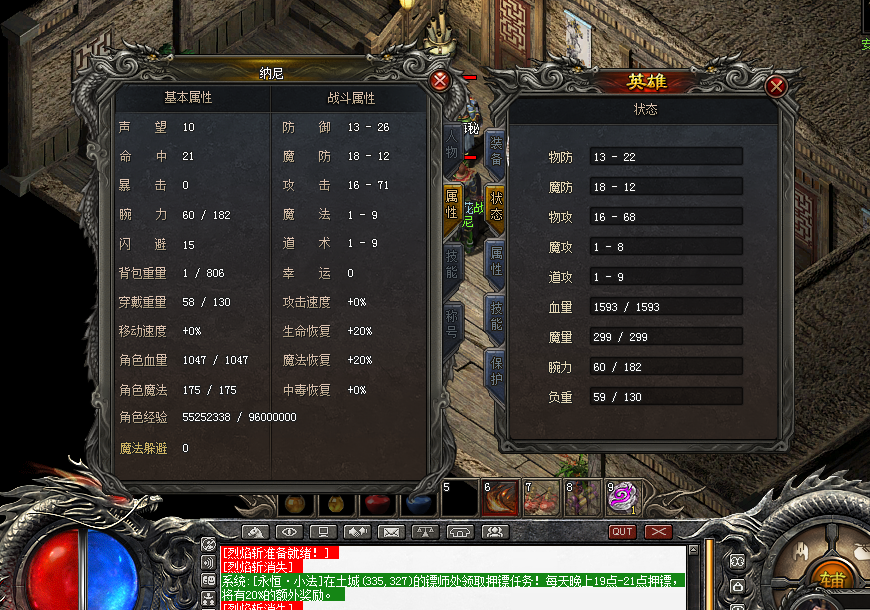This screenshot has height=610, width=870.
Task: Click the monitor icon toolbar button
Action: click(324, 532)
